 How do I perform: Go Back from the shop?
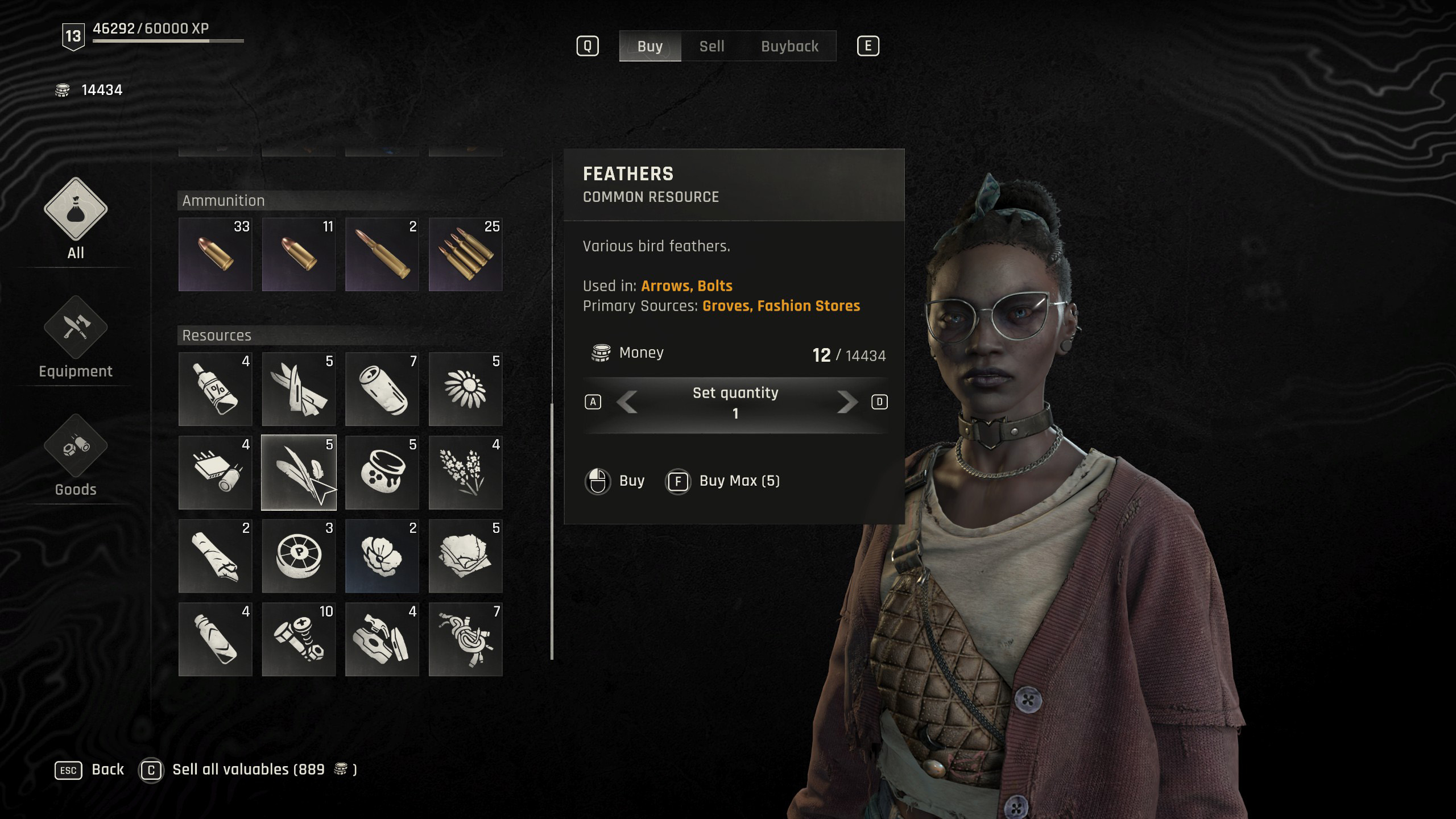click(89, 770)
